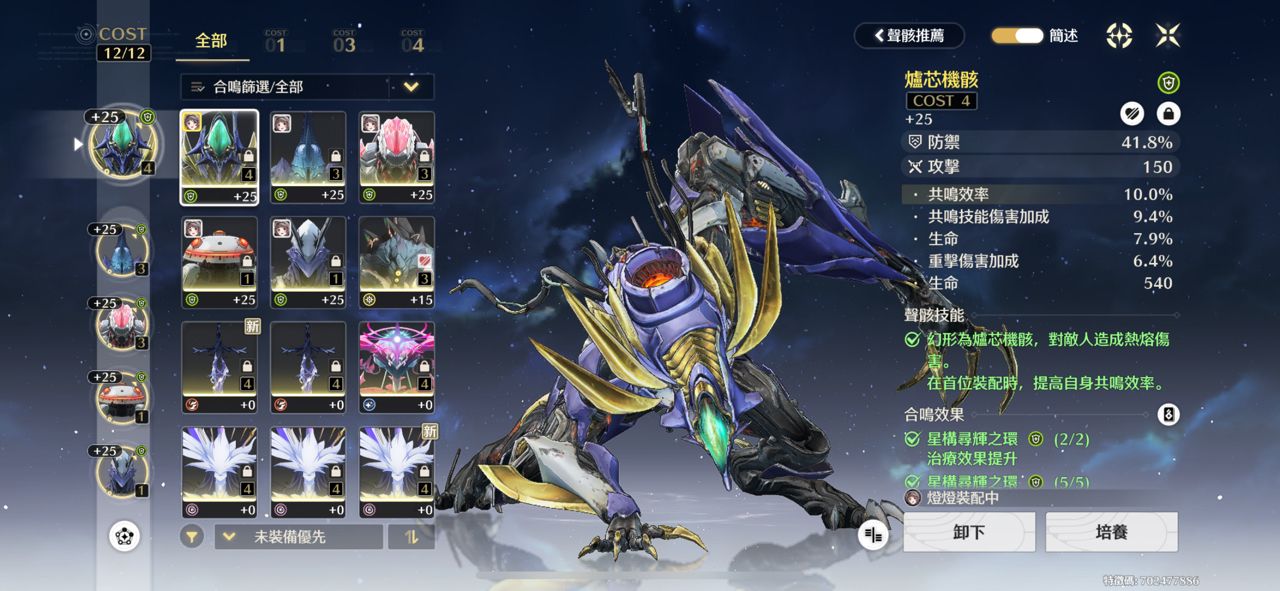Screen dimensions: 1280x591
Task: Open the 聲骸推薦 echo recommendation panel
Action: click(x=909, y=35)
